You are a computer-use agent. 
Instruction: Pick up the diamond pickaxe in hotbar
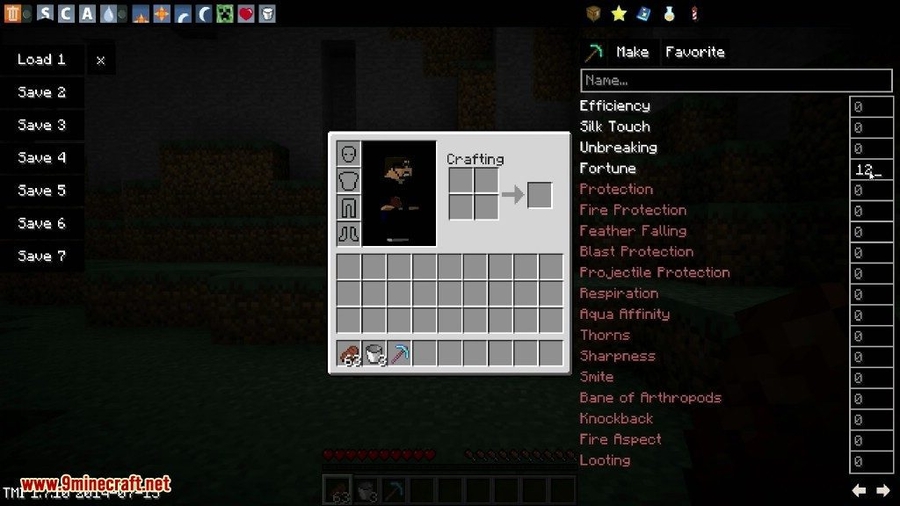(399, 353)
